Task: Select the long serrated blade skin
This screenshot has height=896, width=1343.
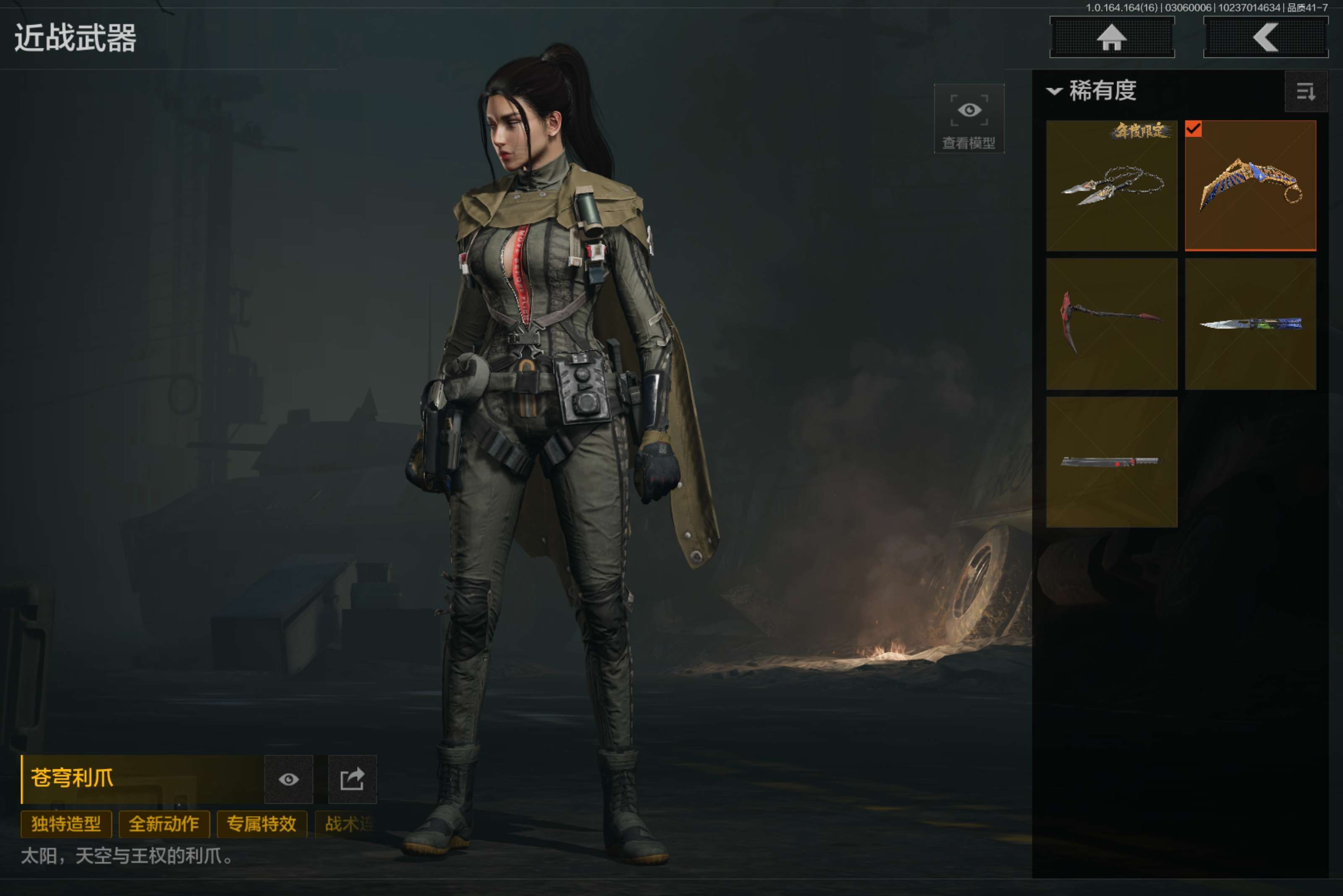Action: coord(1111,462)
